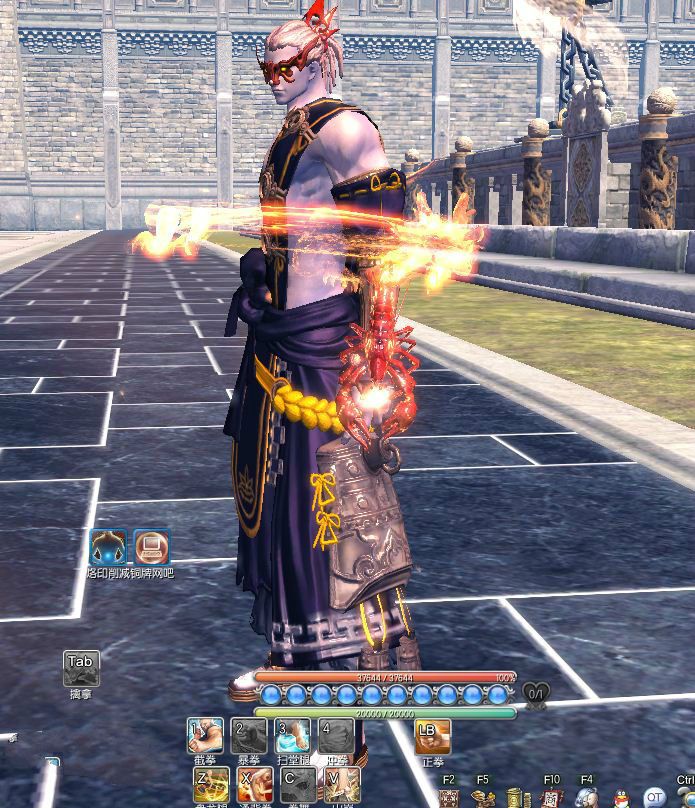
Task: Open the F5 menu icon
Action: (x=483, y=799)
